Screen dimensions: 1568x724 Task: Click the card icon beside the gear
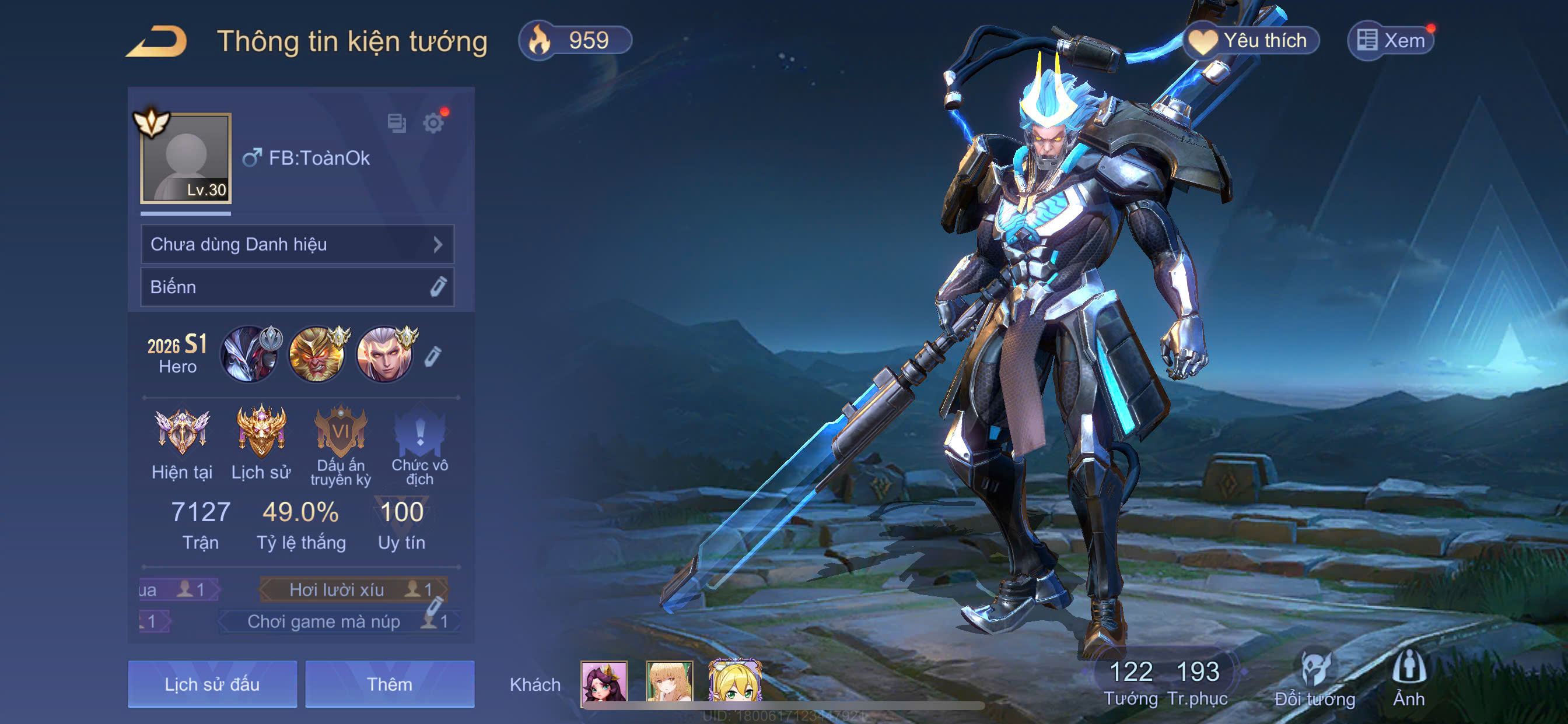397,124
